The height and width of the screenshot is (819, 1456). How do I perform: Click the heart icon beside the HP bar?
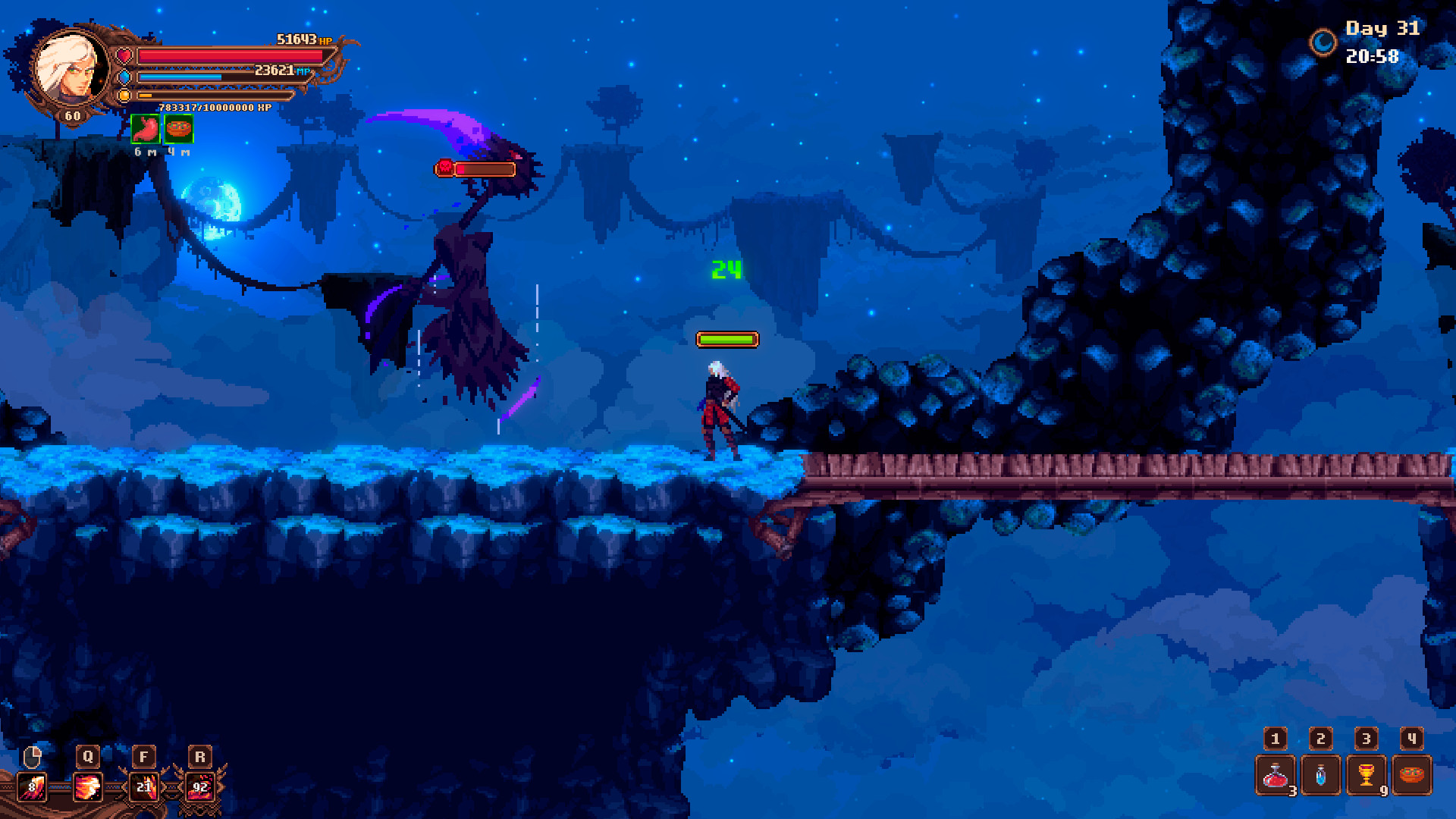point(123,54)
